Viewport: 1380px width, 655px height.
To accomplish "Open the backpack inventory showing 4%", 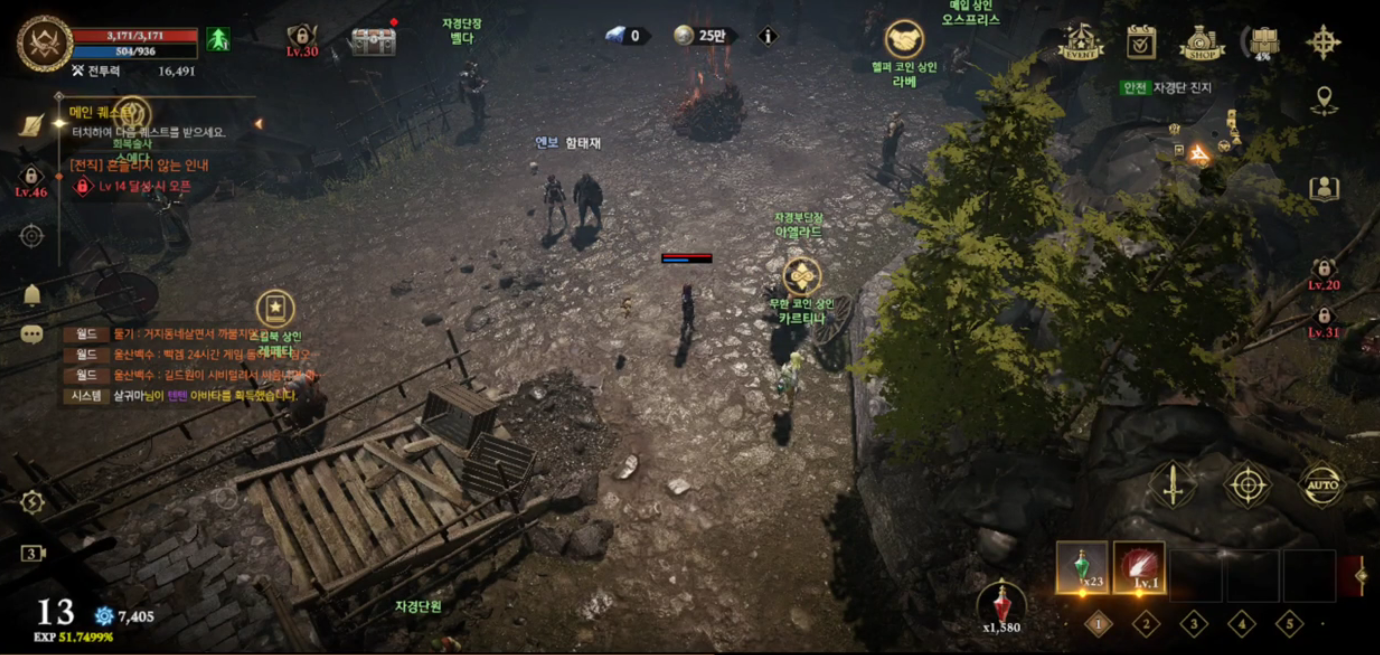I will click(1264, 42).
